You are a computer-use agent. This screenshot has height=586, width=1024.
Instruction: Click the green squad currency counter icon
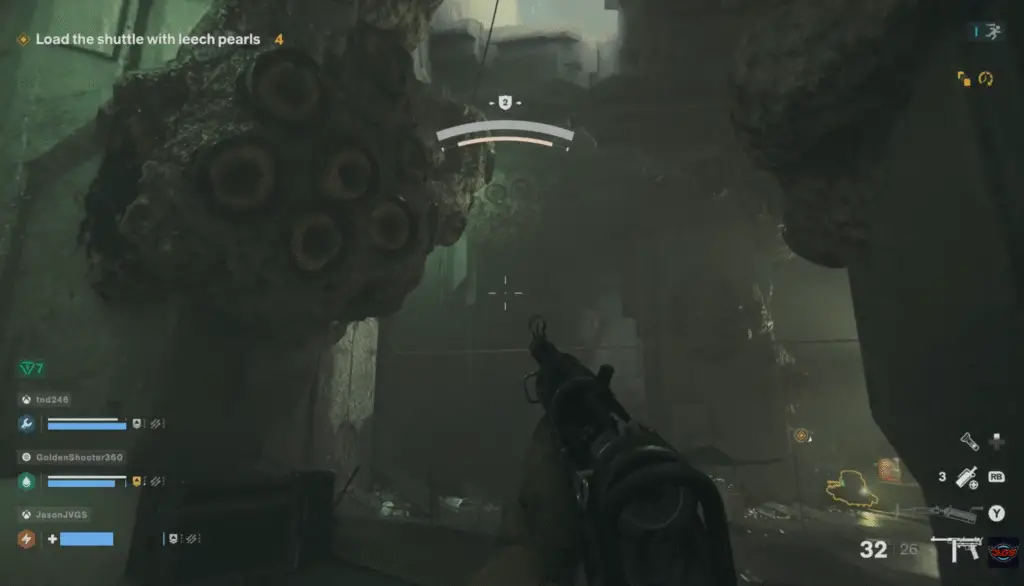pyautogui.click(x=28, y=369)
